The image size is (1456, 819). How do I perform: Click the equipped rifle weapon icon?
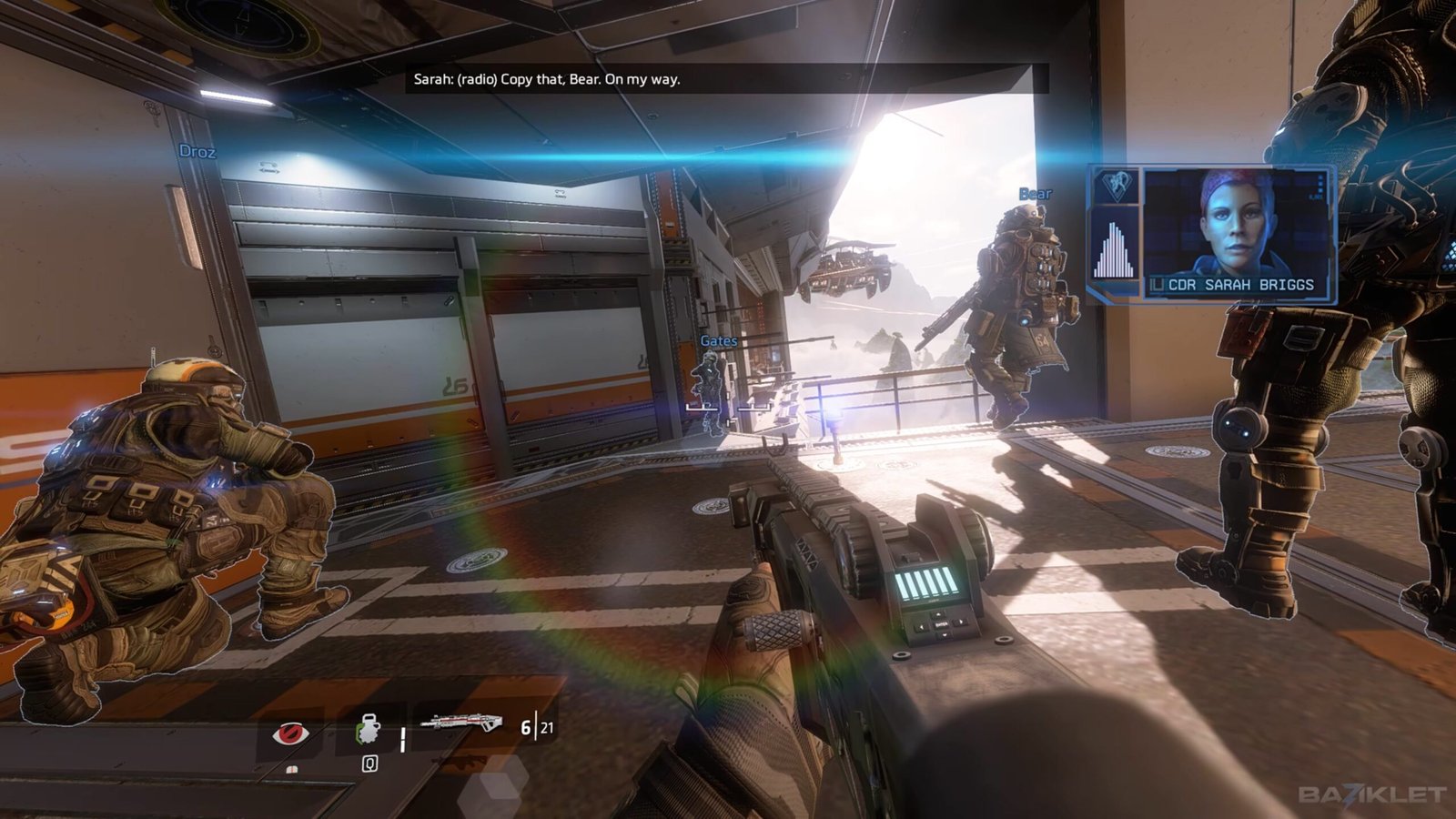click(x=460, y=724)
